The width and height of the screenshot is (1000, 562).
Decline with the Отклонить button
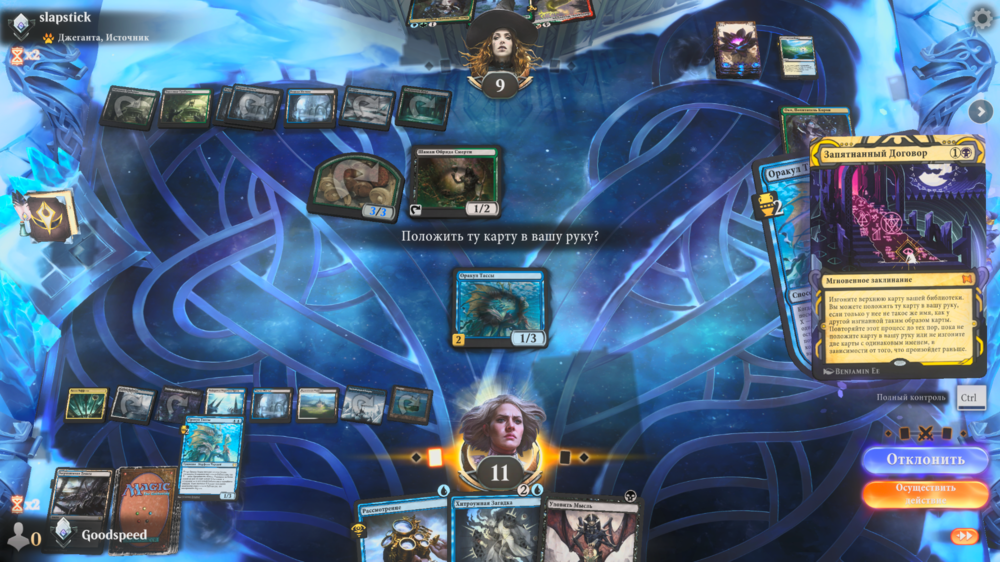tap(925, 460)
